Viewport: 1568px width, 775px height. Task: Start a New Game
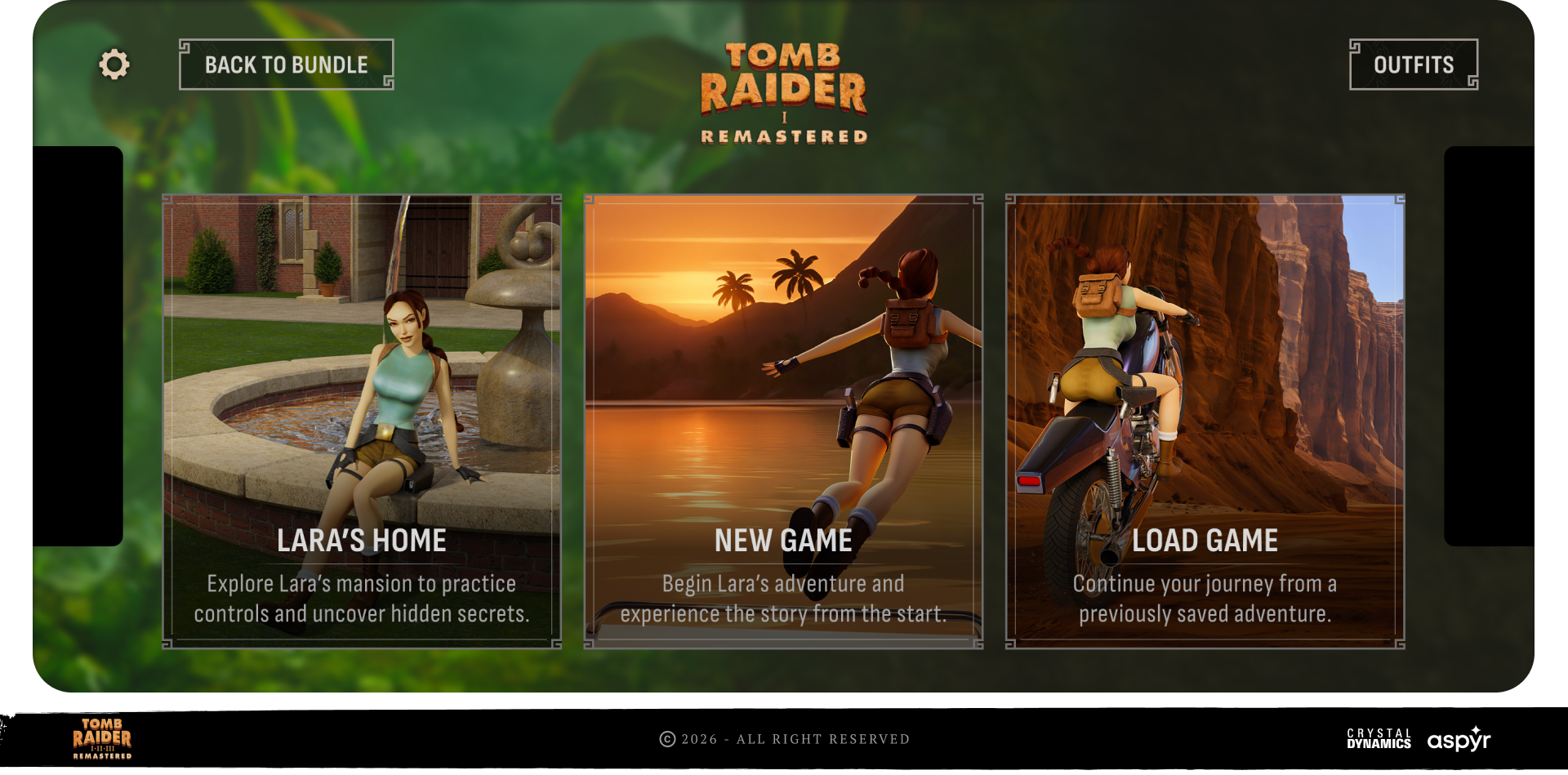click(x=783, y=421)
